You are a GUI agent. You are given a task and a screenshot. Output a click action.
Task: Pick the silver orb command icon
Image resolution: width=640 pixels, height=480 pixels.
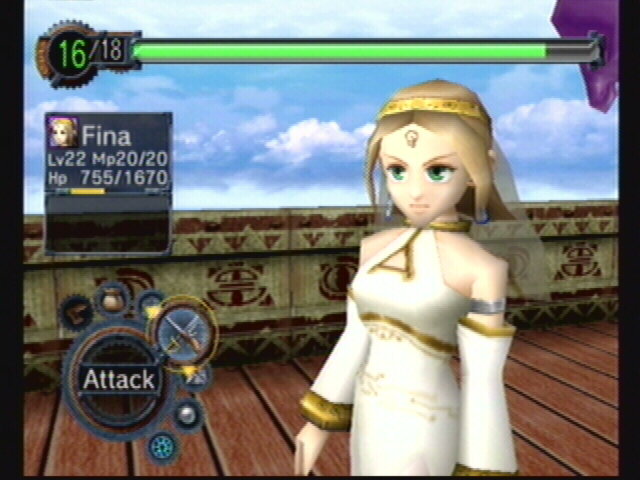(184, 413)
